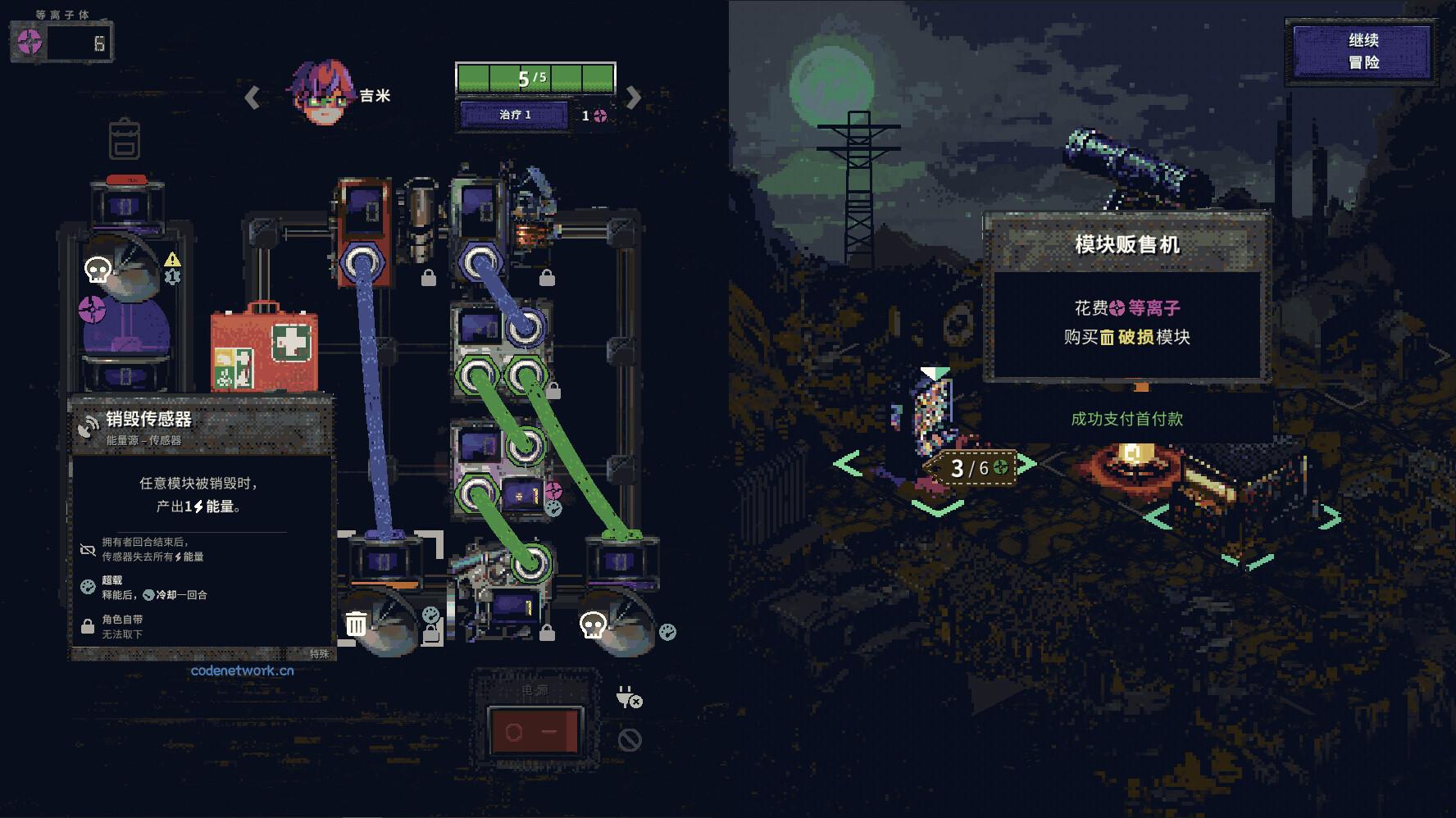The height and width of the screenshot is (818, 1456).
Task: Click the green arrow above the vending machine
Action: [x=934, y=370]
